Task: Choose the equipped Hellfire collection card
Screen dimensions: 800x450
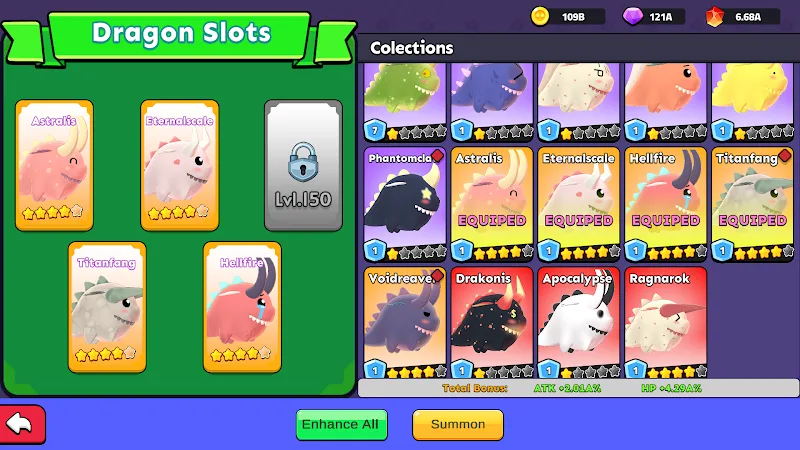Action: [x=666, y=204]
